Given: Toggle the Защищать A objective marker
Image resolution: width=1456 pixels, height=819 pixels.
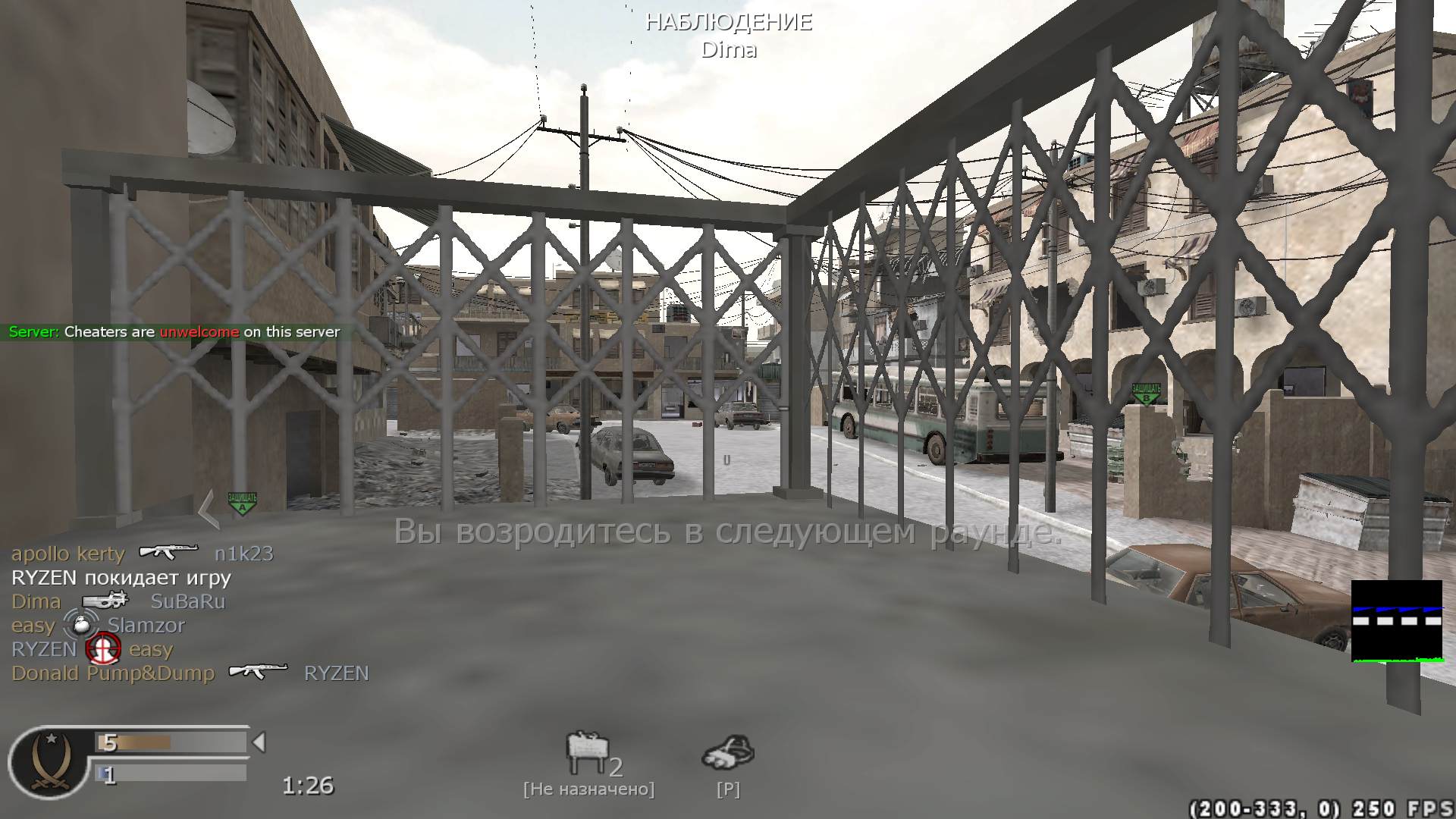Looking at the screenshot, I should click(x=240, y=500).
